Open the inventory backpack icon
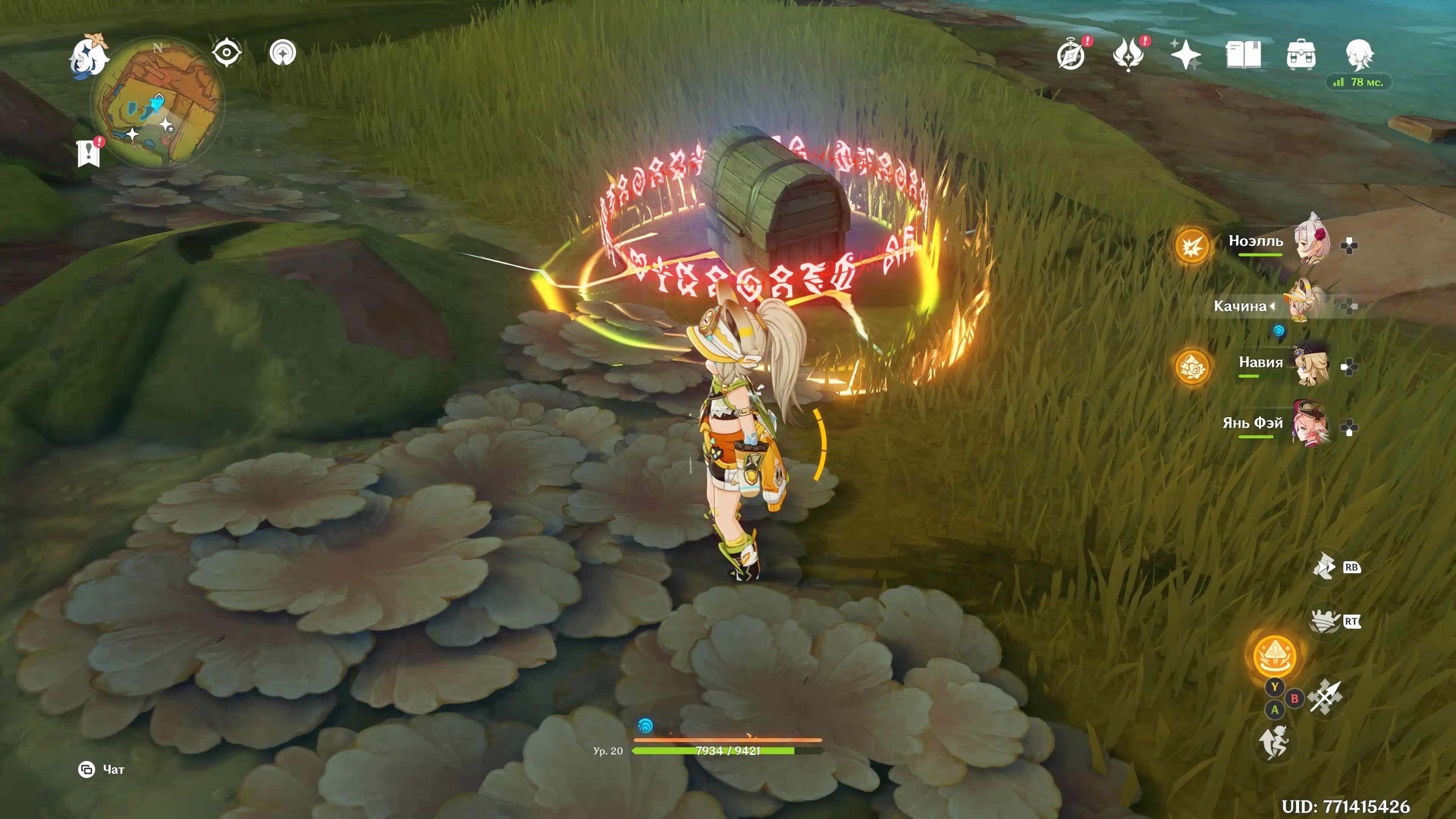 click(x=1301, y=55)
